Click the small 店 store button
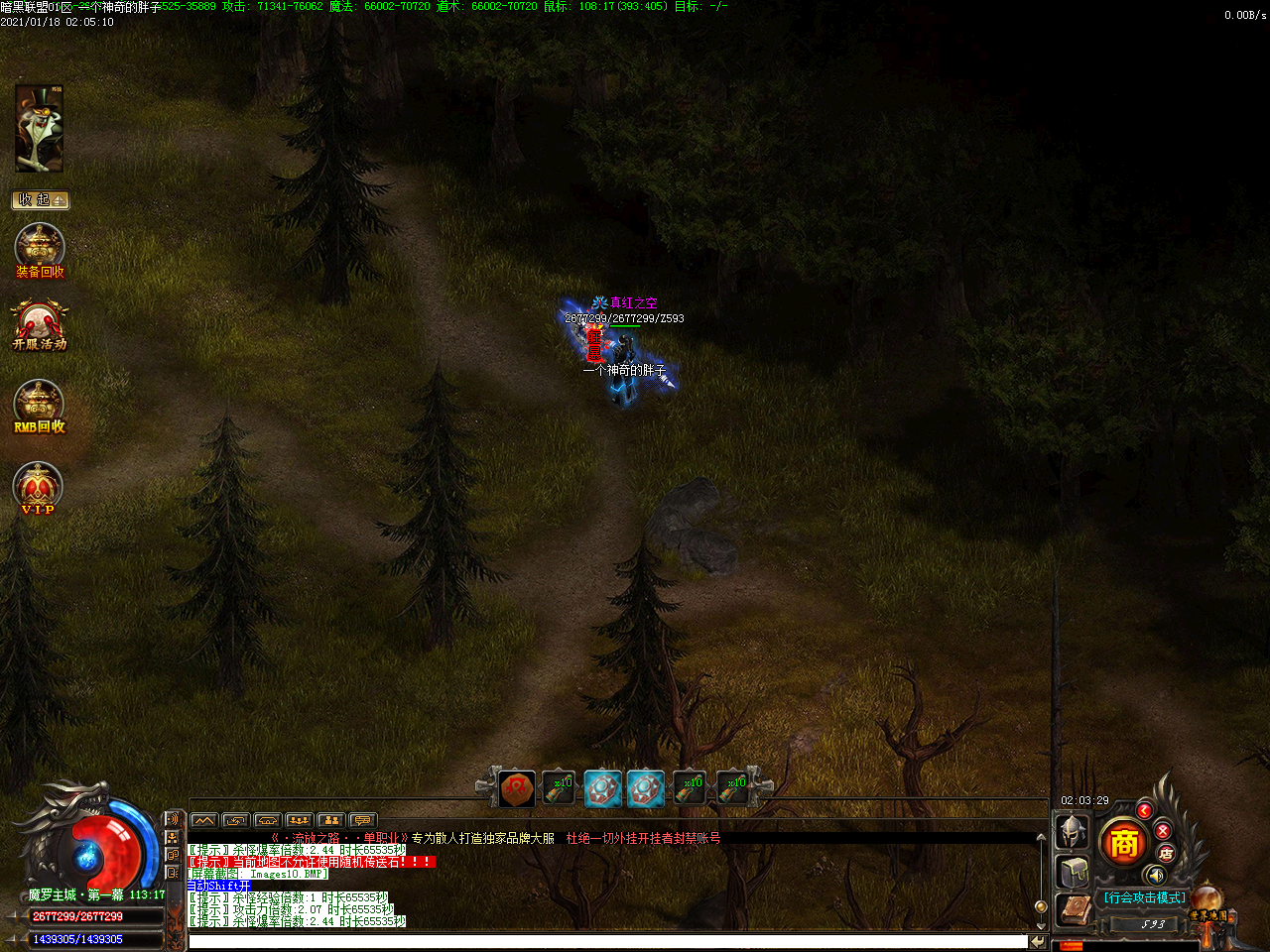The width and height of the screenshot is (1270, 952). [1166, 853]
